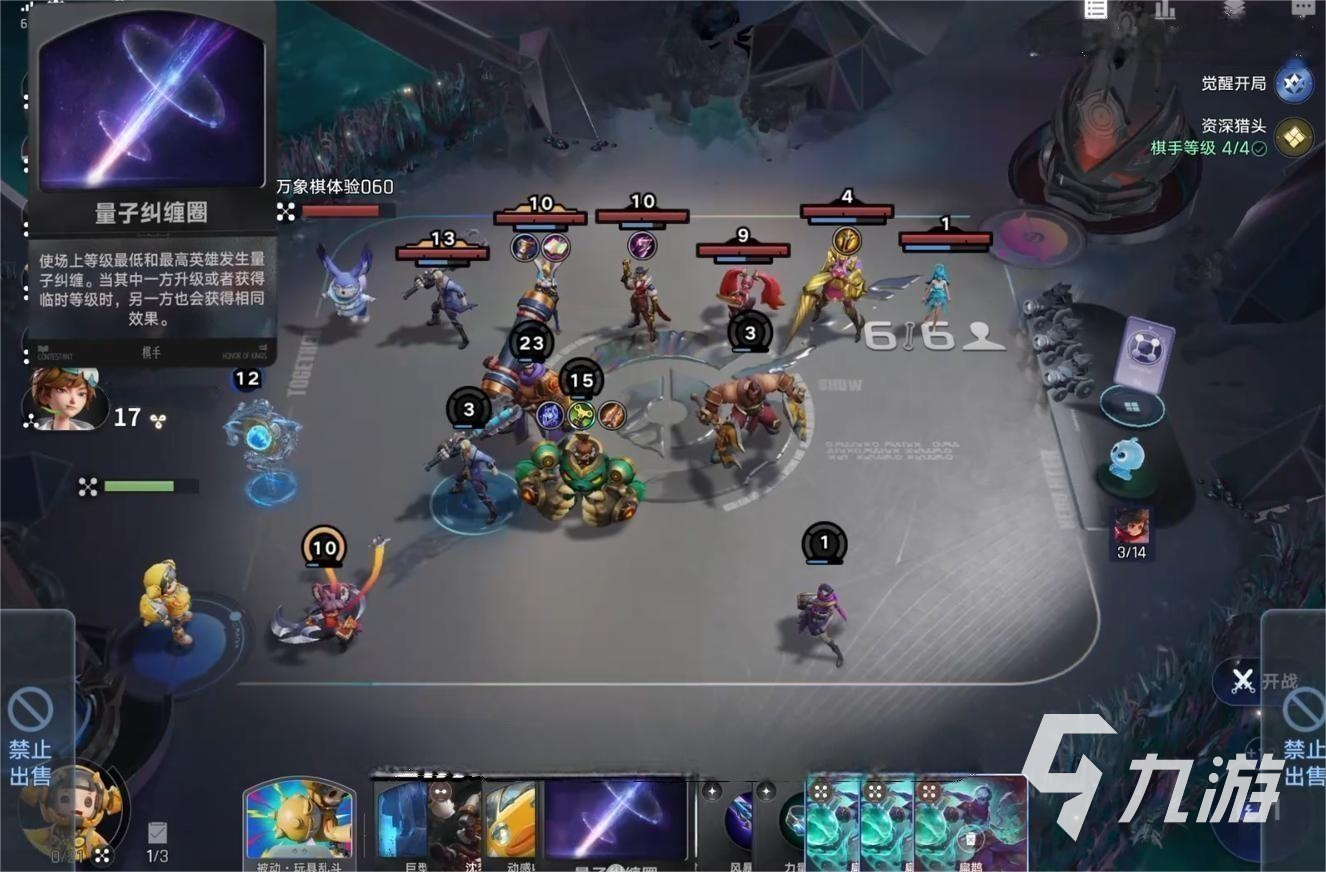Open the list panel icon in top bar

pos(1096,9)
